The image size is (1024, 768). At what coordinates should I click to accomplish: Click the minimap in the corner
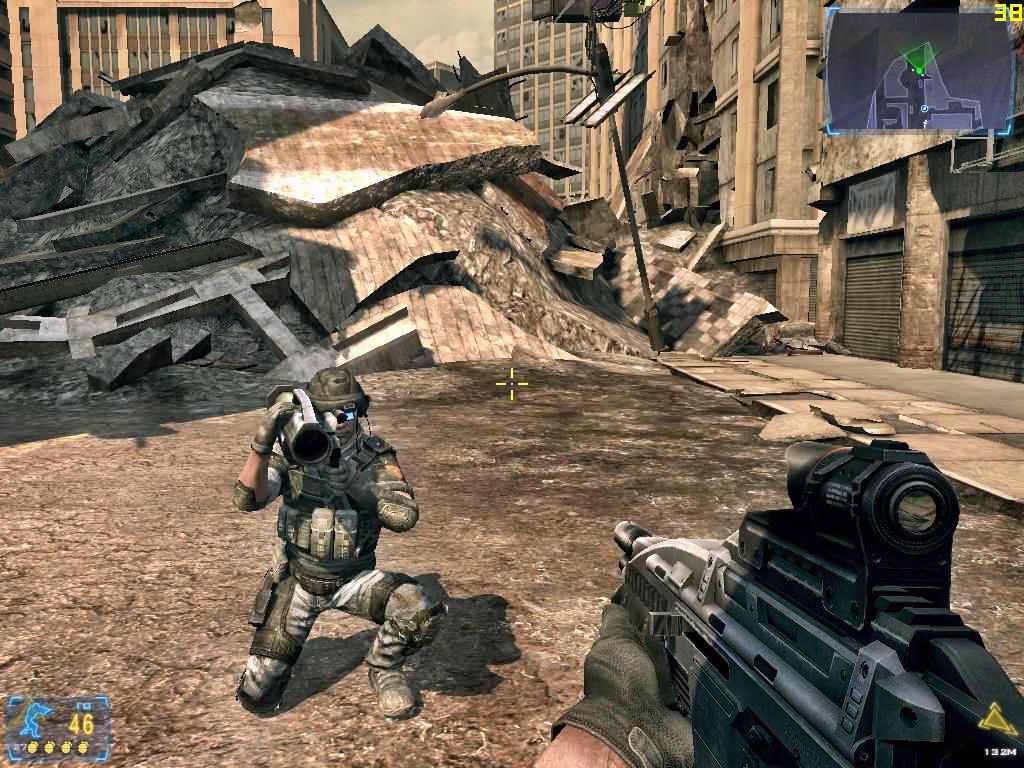tap(920, 72)
